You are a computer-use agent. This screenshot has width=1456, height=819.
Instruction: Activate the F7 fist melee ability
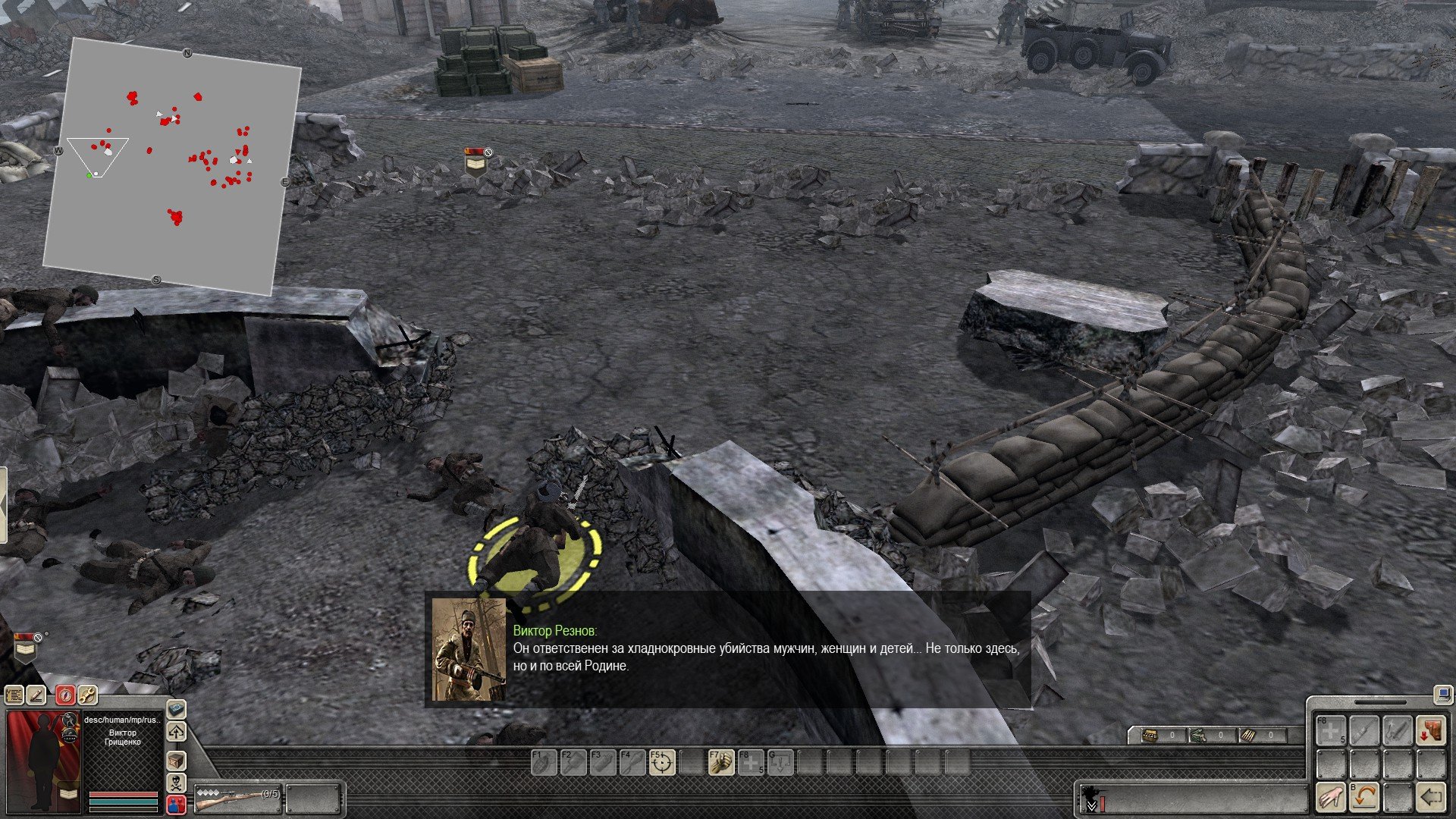720,762
